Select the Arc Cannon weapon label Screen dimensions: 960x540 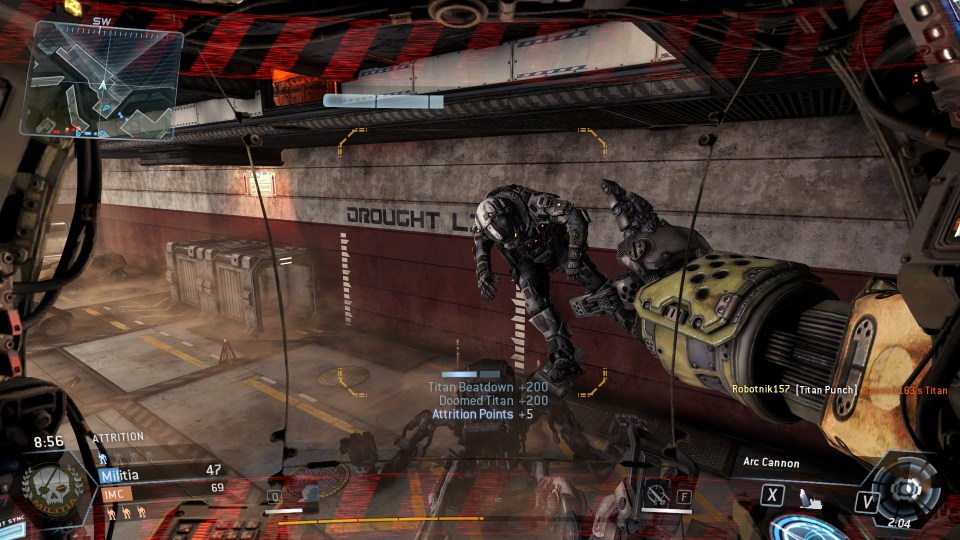pos(771,463)
